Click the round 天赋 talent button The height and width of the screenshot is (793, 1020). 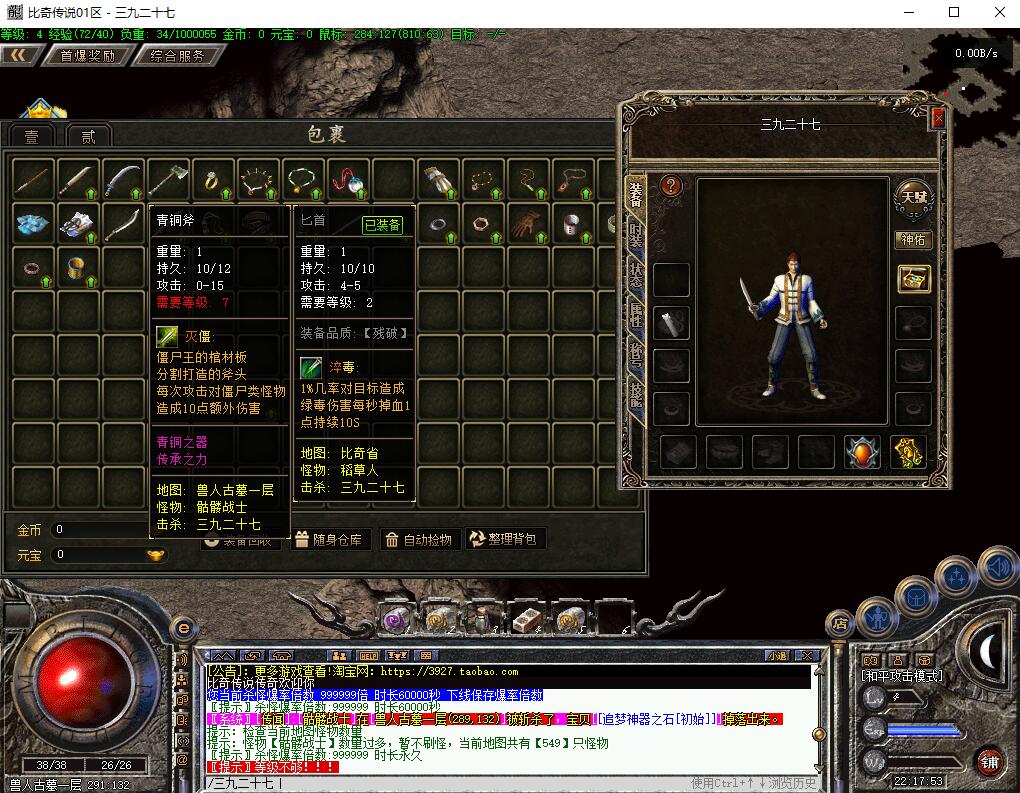[x=912, y=195]
